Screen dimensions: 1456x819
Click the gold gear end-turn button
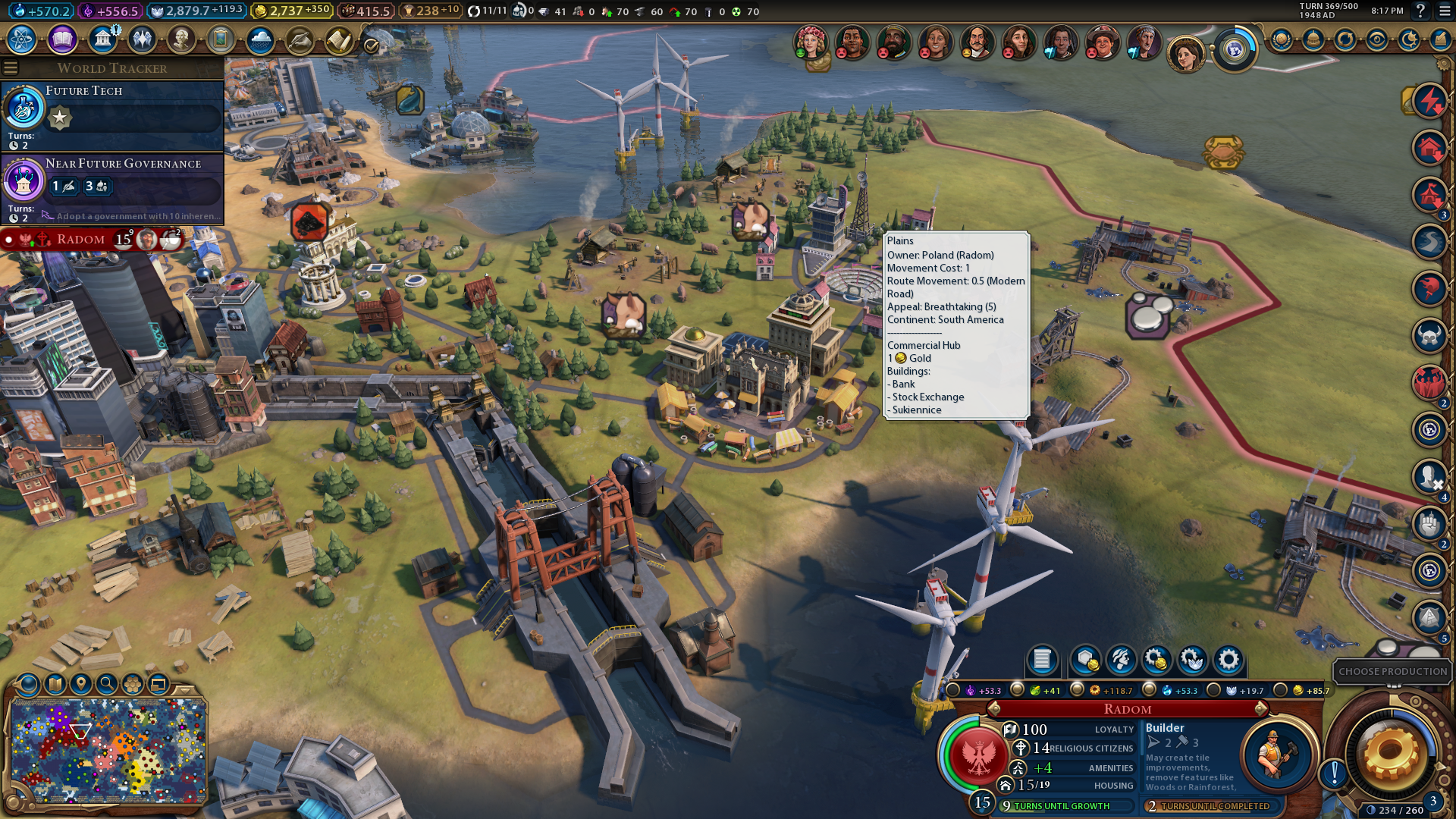(1391, 754)
